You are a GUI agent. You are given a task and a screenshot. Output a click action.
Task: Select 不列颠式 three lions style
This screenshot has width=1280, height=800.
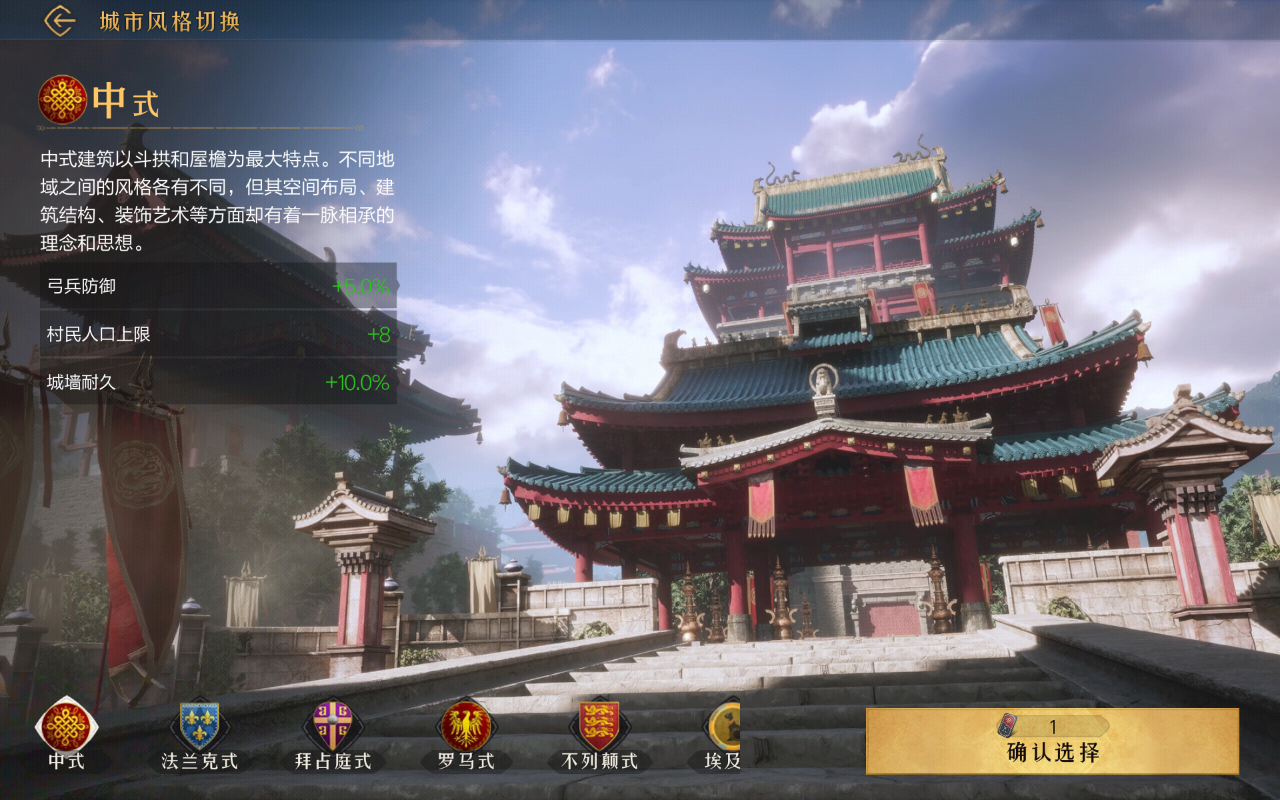click(599, 726)
